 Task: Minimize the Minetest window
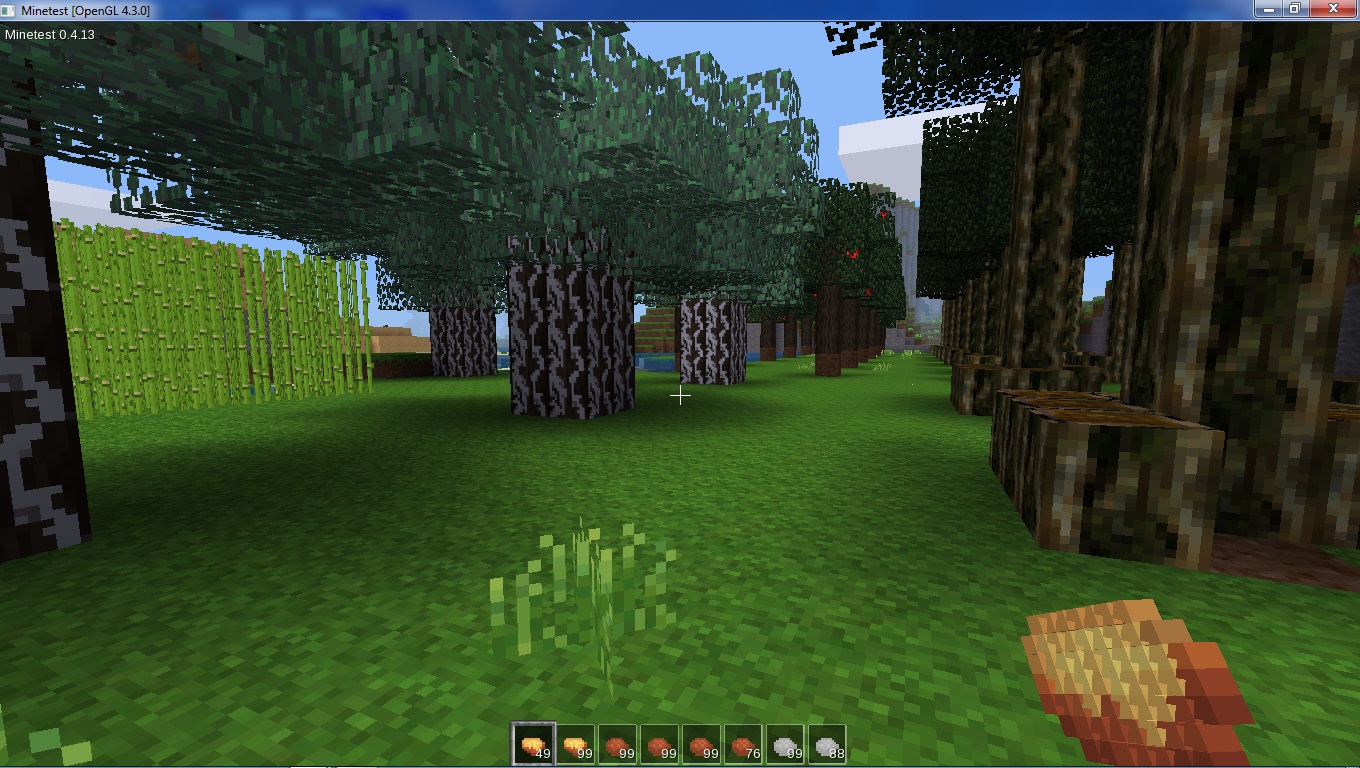1268,8
